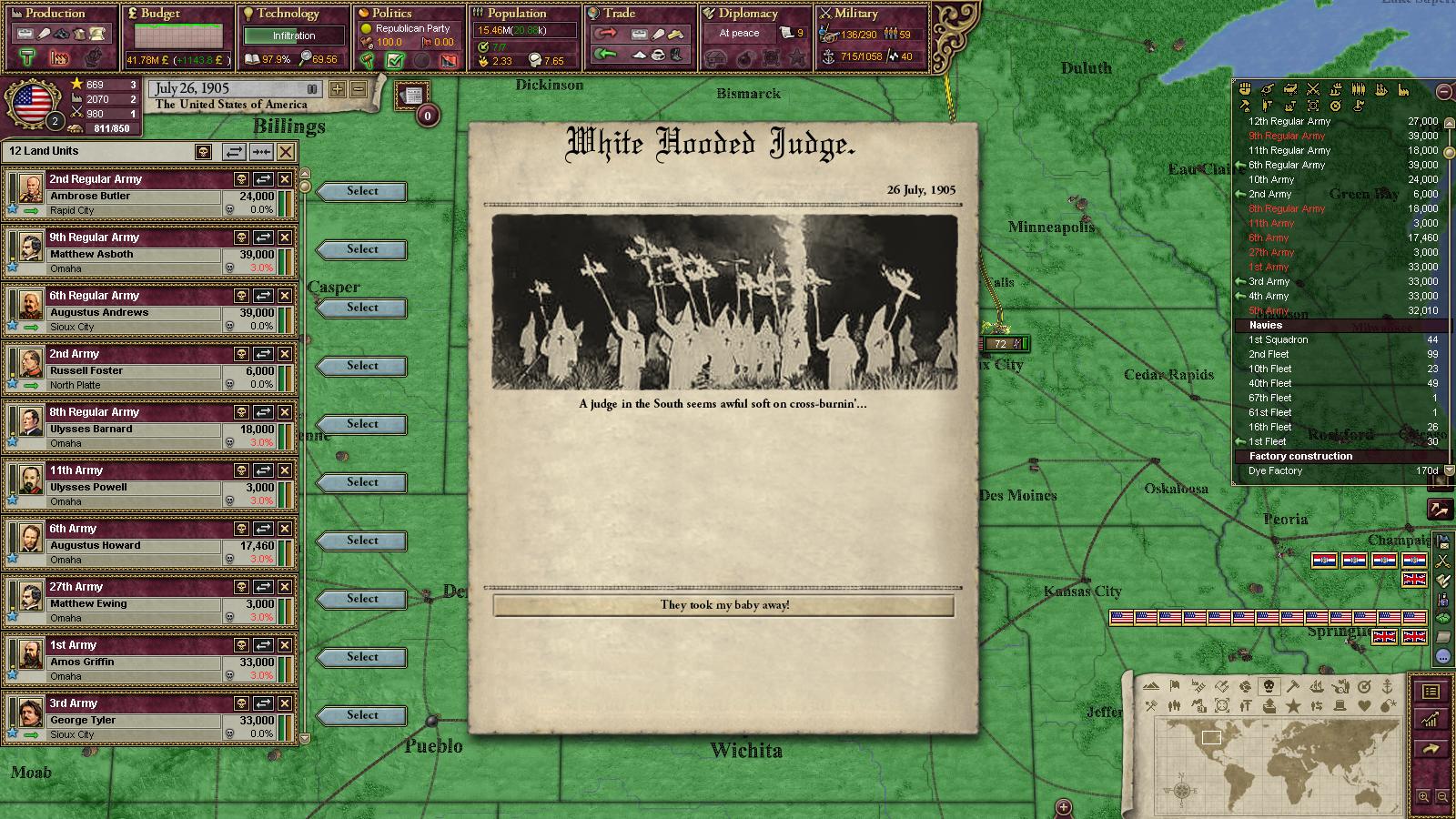The image size is (1456, 819).
Task: Select 1st Squadron in the navies list
Action: pos(1278,339)
